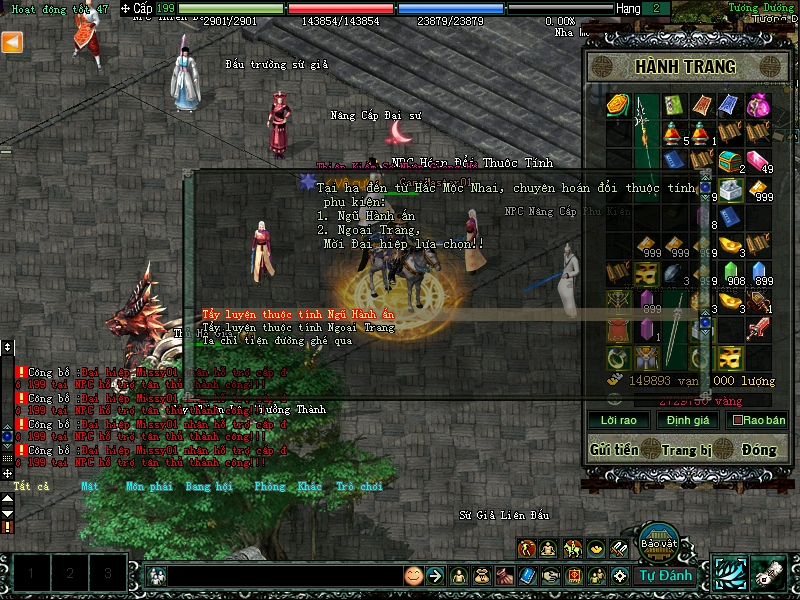Choose "Tẩy luyện thuộc tính Ngũ Hành ấn" option
Viewport: 800px width, 600px height.
coord(299,314)
